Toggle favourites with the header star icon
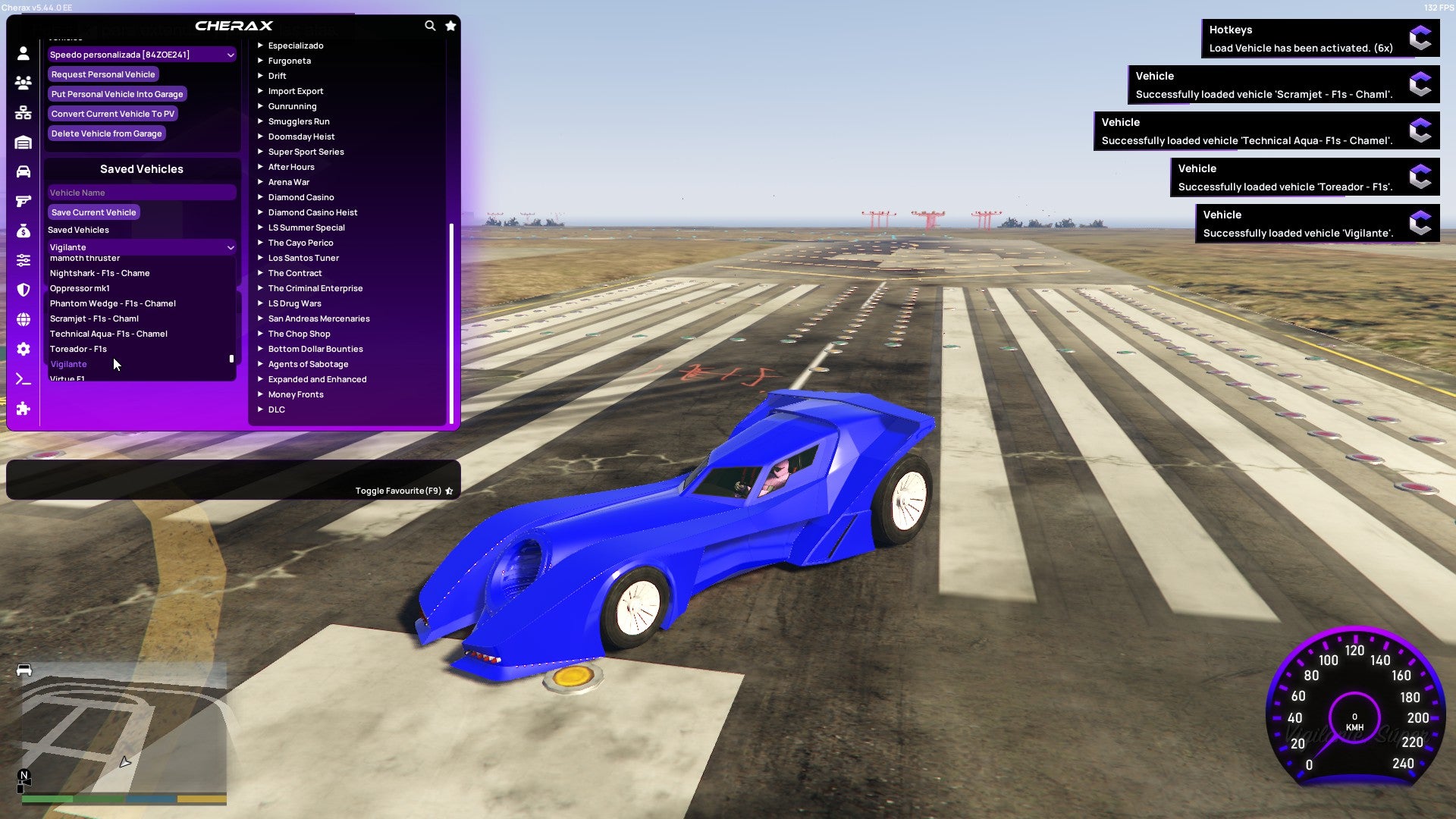 [x=450, y=25]
